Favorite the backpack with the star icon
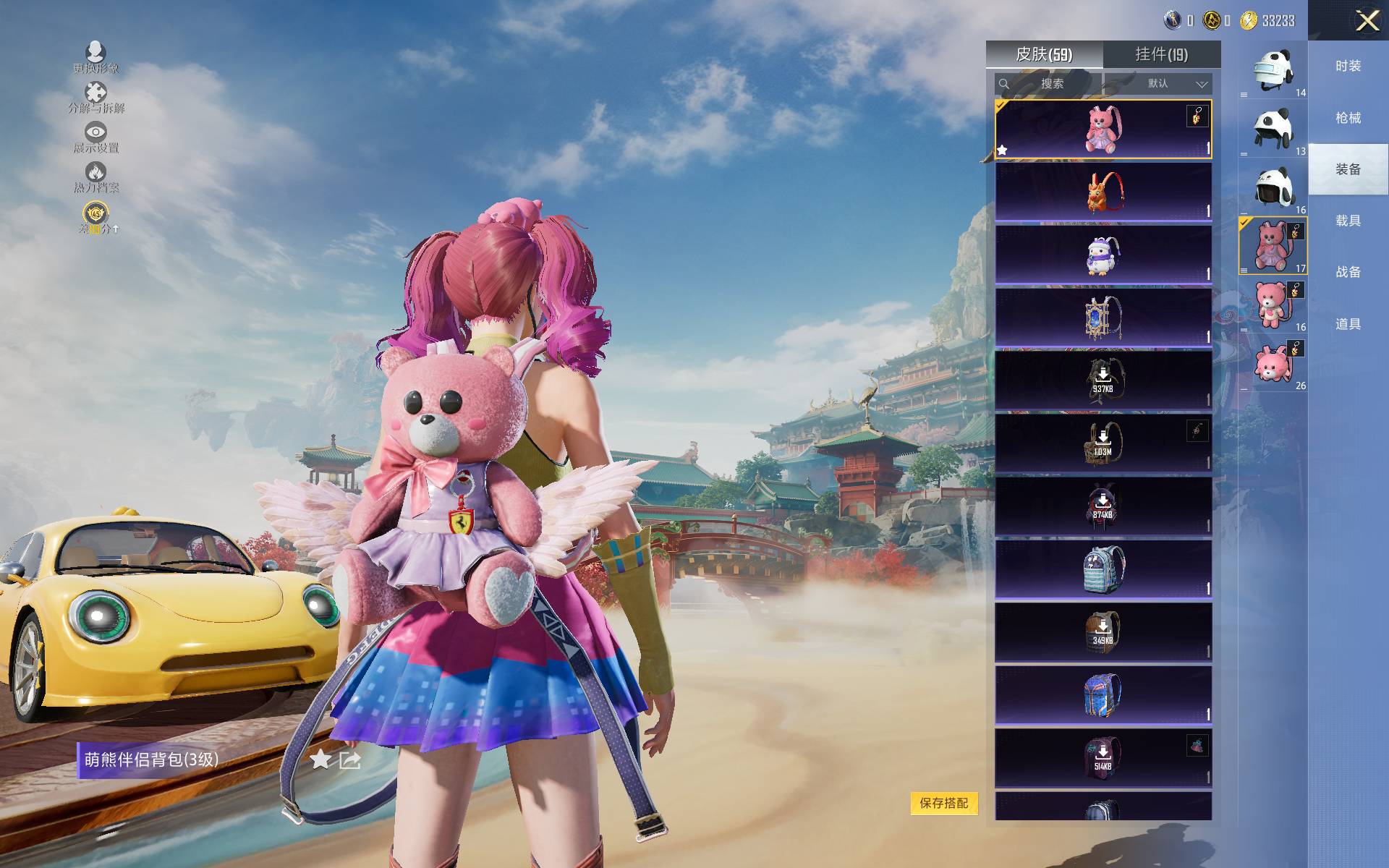The image size is (1389, 868). 320,759
